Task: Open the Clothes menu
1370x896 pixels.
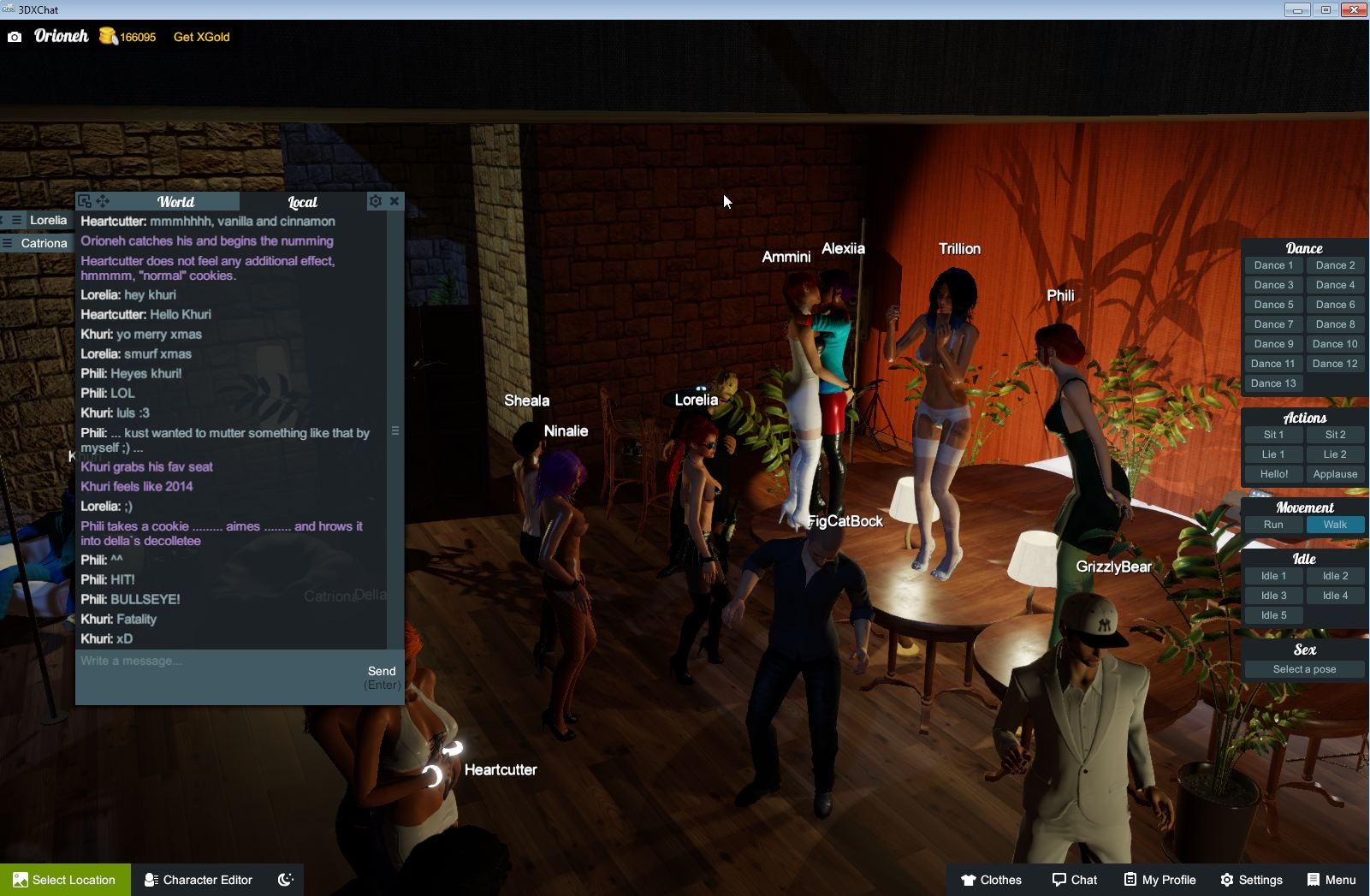Action: point(991,880)
